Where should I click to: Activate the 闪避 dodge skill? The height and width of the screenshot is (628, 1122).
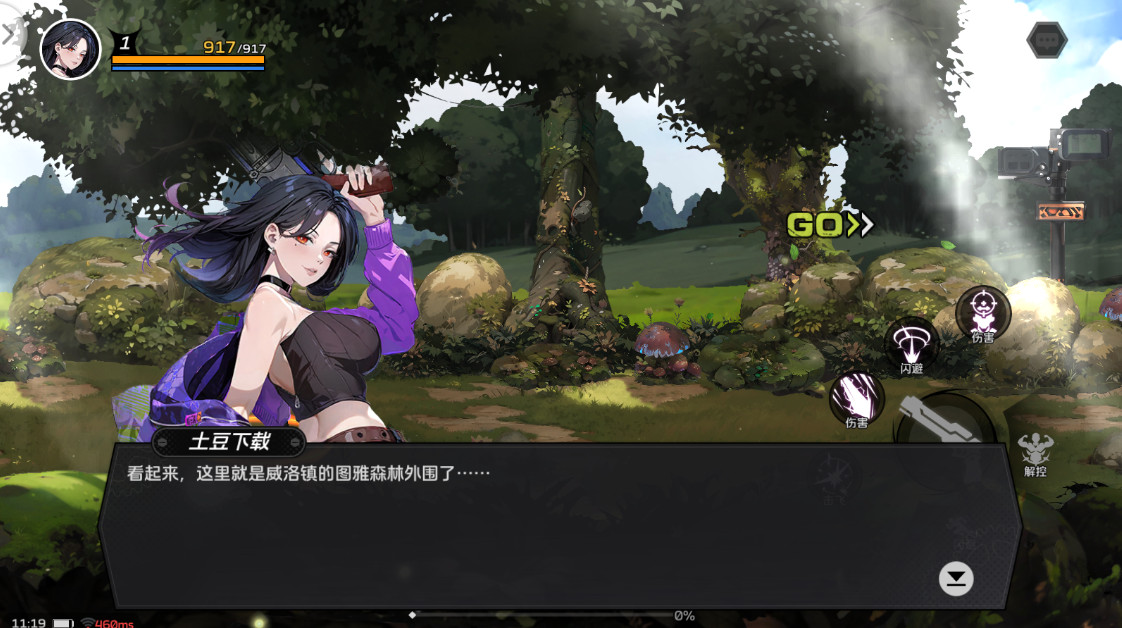coord(911,345)
